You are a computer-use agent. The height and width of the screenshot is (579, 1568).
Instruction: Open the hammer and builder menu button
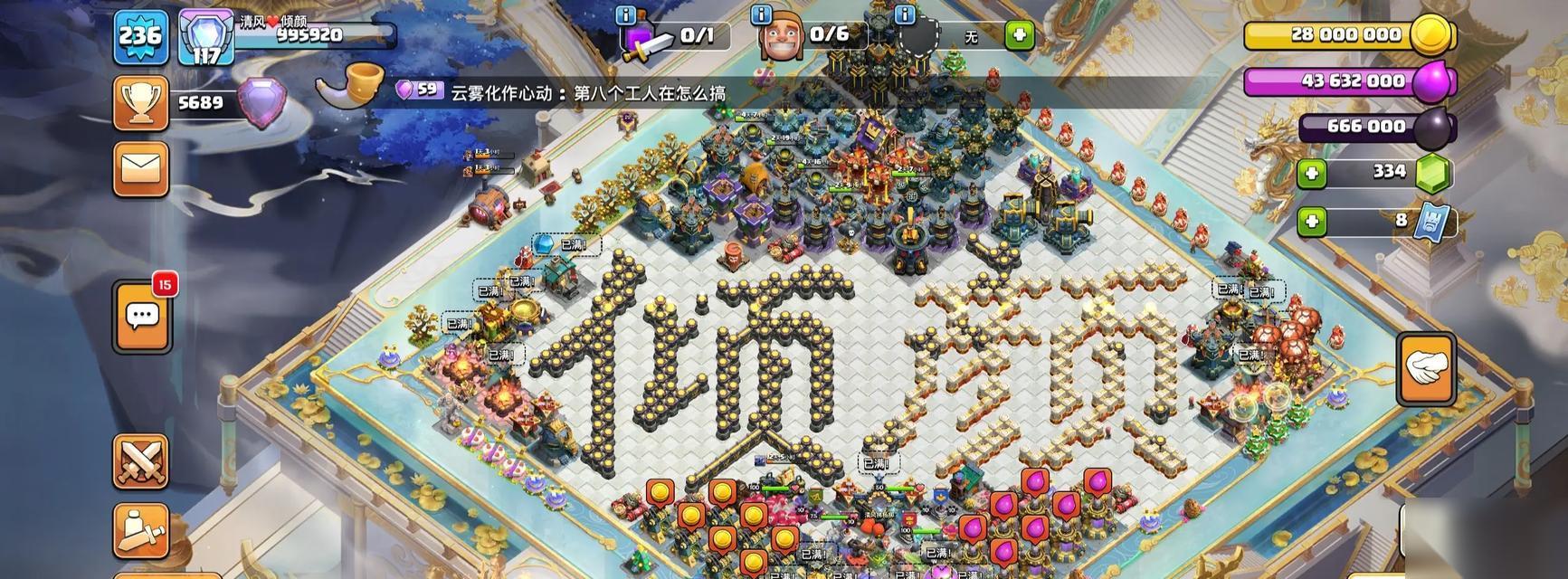point(140,531)
